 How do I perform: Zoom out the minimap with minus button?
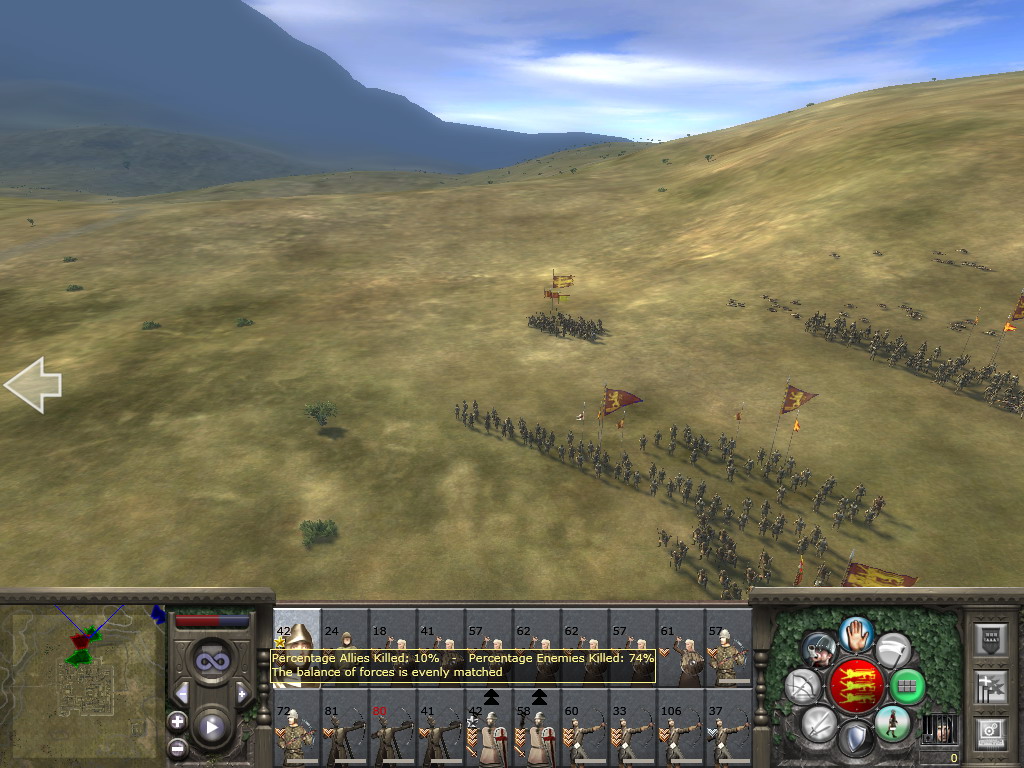pos(177,746)
